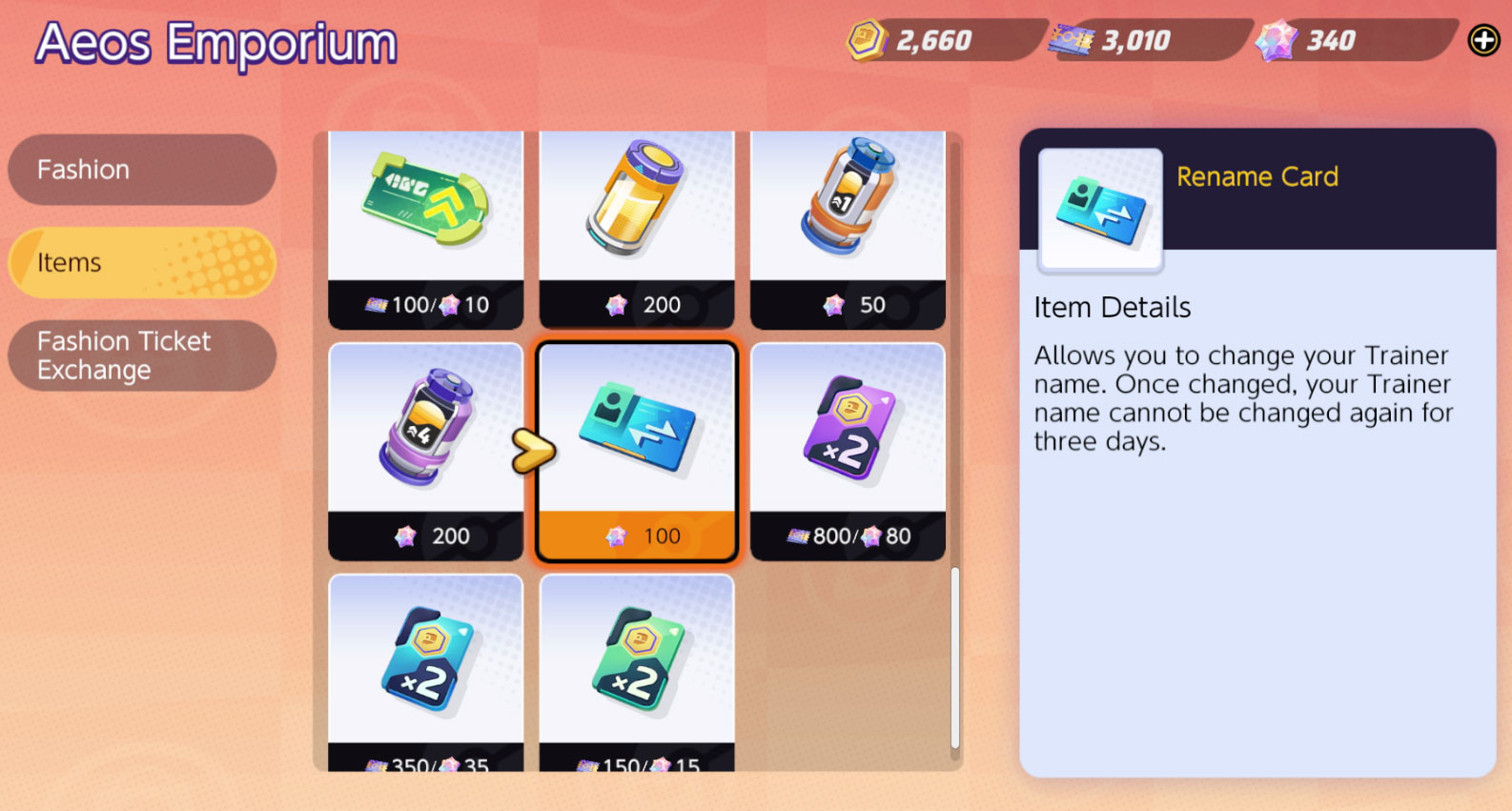Screen dimensions: 1512x811
Task: Select the blue x2 coin boost card
Action: [425, 658]
